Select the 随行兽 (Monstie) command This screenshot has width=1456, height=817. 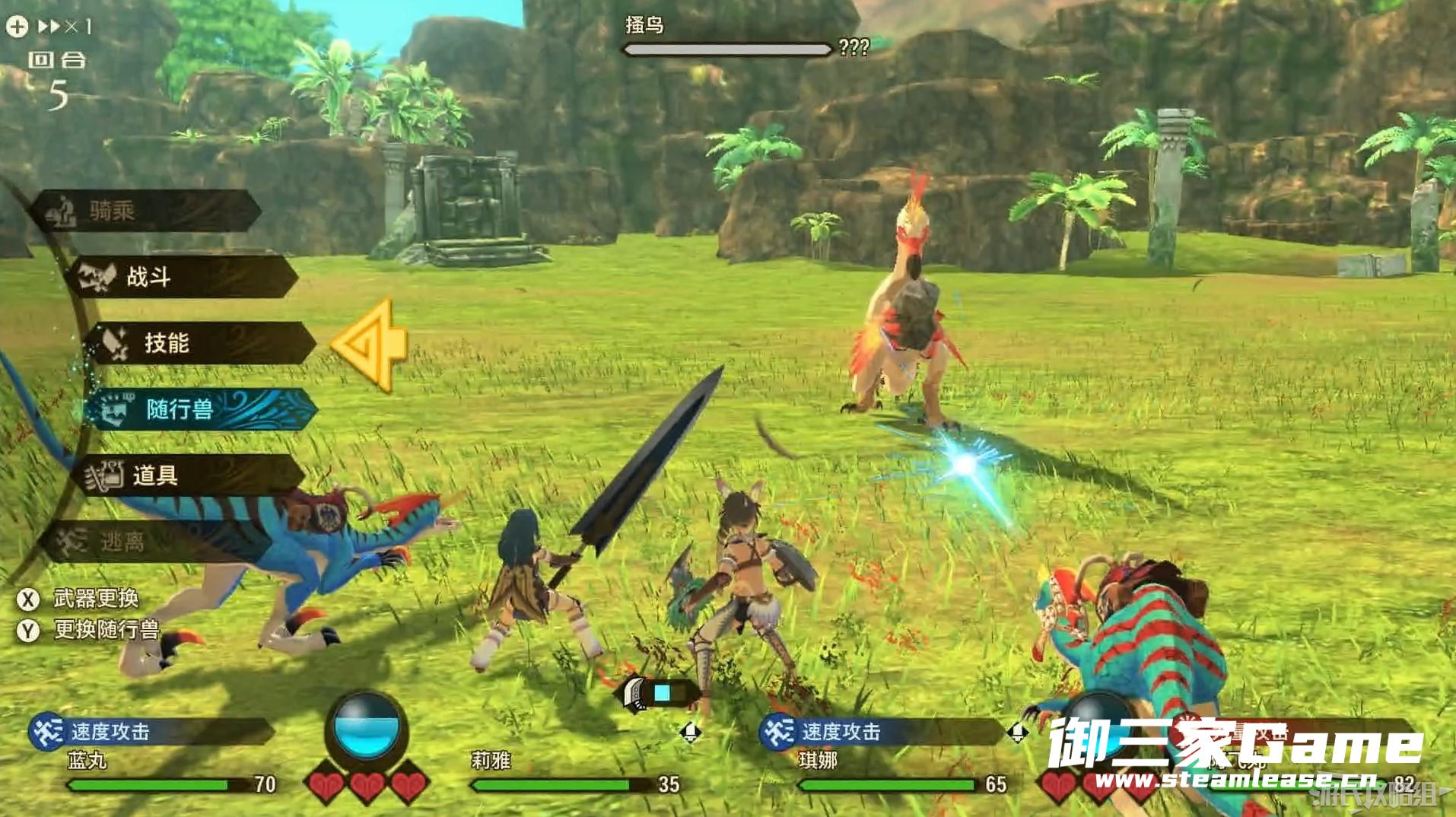coord(201,409)
